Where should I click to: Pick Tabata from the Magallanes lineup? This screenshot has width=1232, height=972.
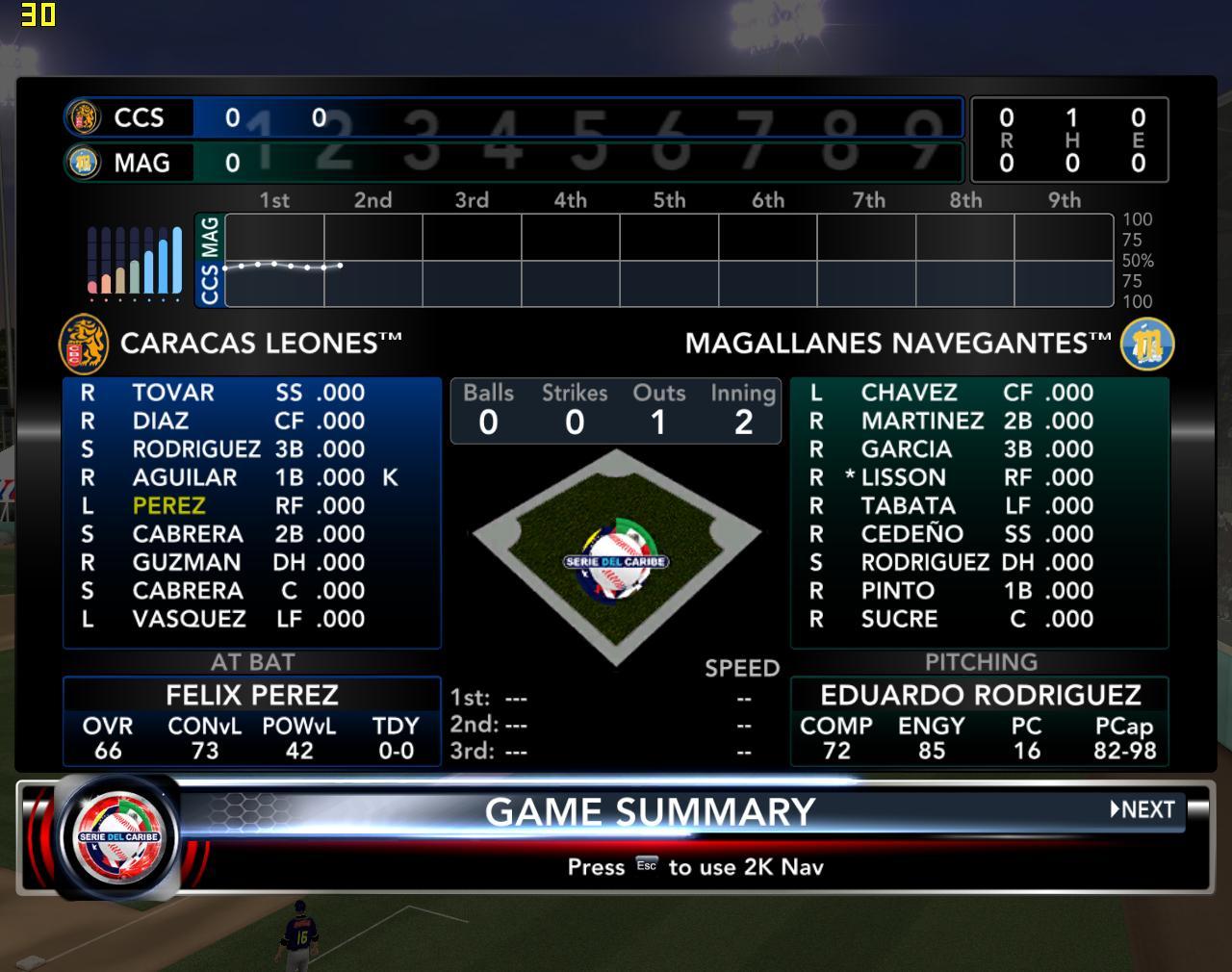[x=908, y=505]
